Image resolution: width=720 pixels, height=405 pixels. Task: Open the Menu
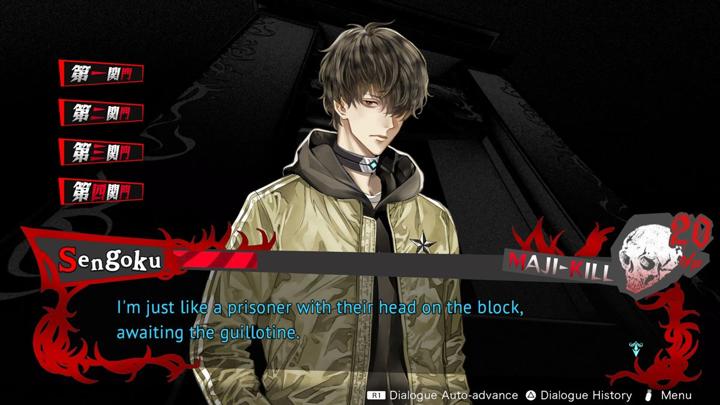point(676,395)
